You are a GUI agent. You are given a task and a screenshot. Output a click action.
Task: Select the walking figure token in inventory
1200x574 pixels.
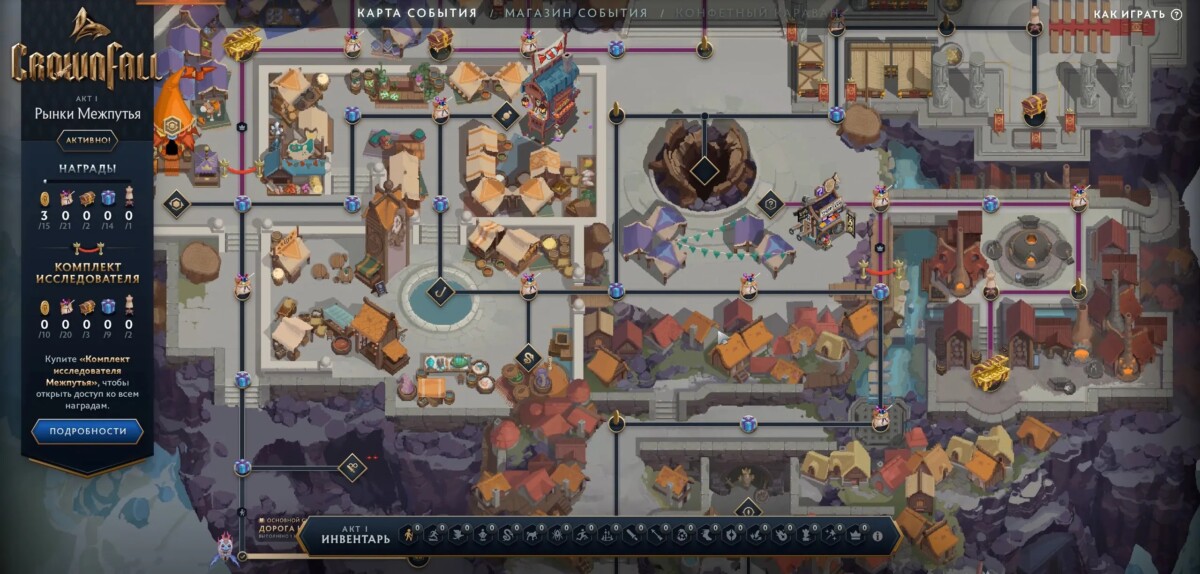click(x=409, y=537)
